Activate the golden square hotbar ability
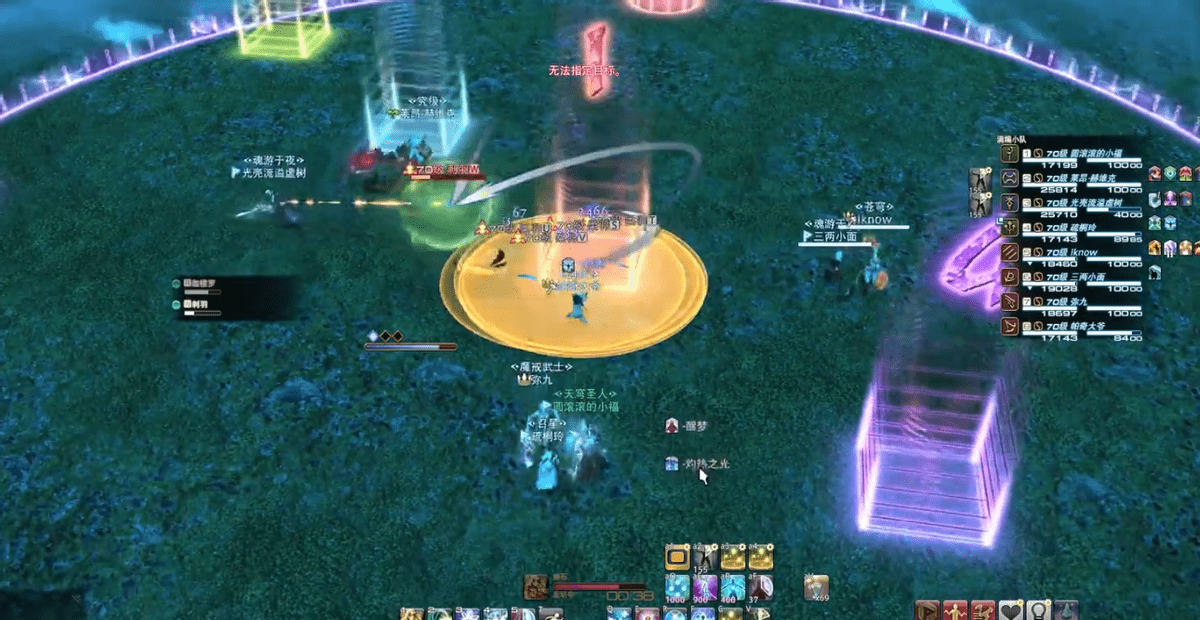Screen dimensions: 1200x620 coord(677,558)
